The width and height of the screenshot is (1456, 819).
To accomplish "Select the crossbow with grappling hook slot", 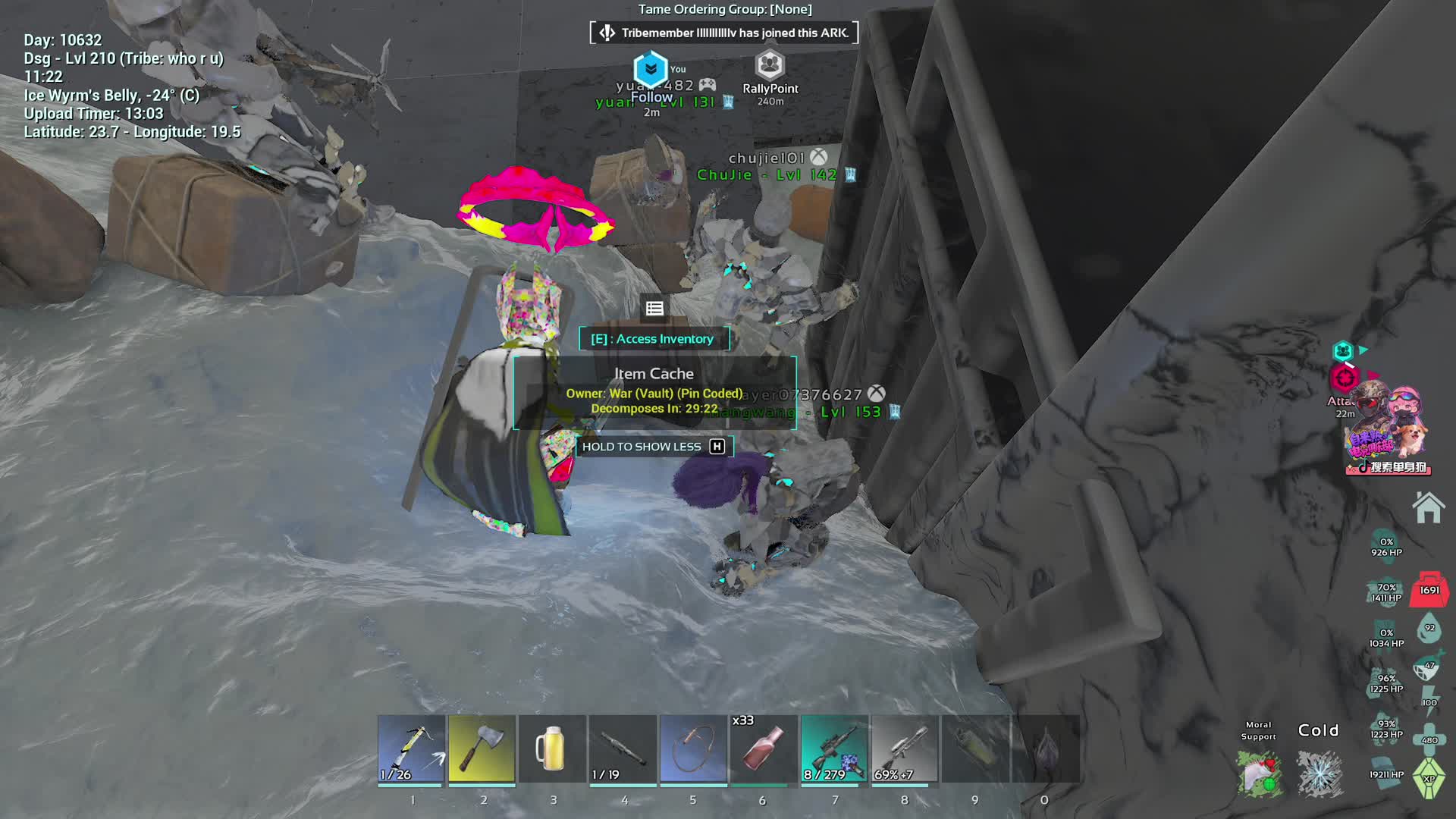I will pyautogui.click(x=411, y=748).
